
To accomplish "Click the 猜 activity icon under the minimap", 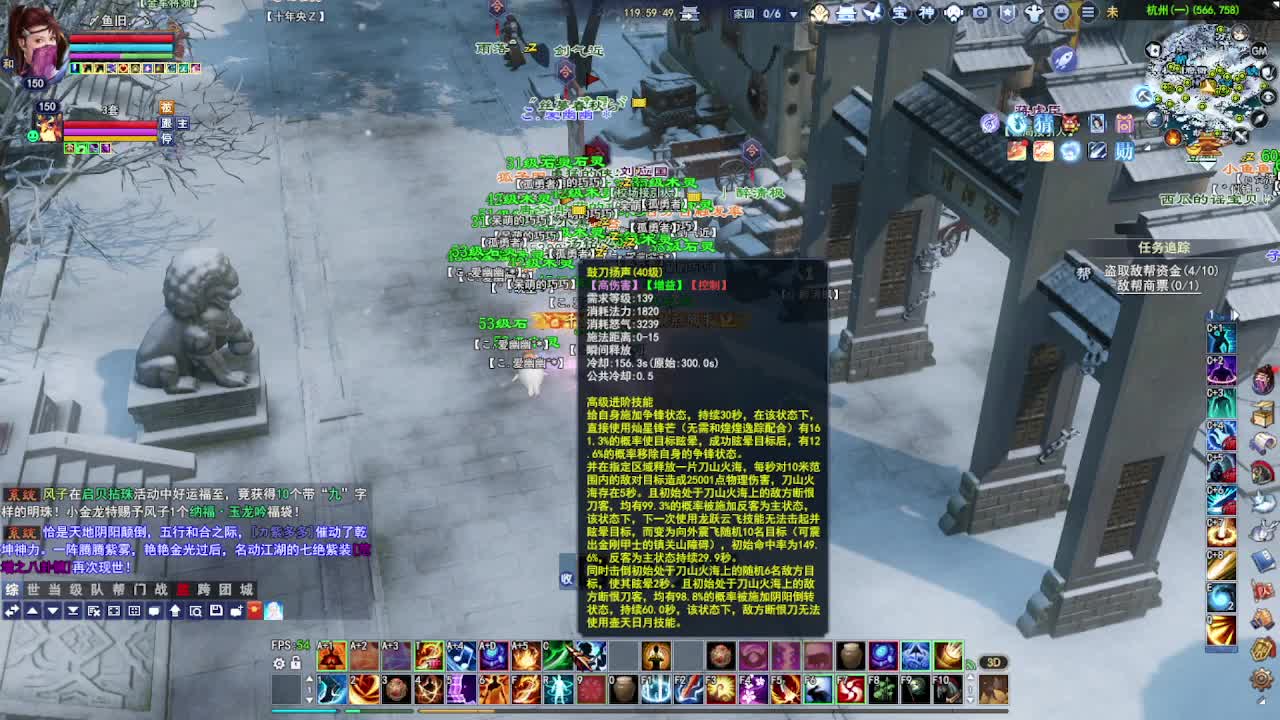I will [1045, 124].
